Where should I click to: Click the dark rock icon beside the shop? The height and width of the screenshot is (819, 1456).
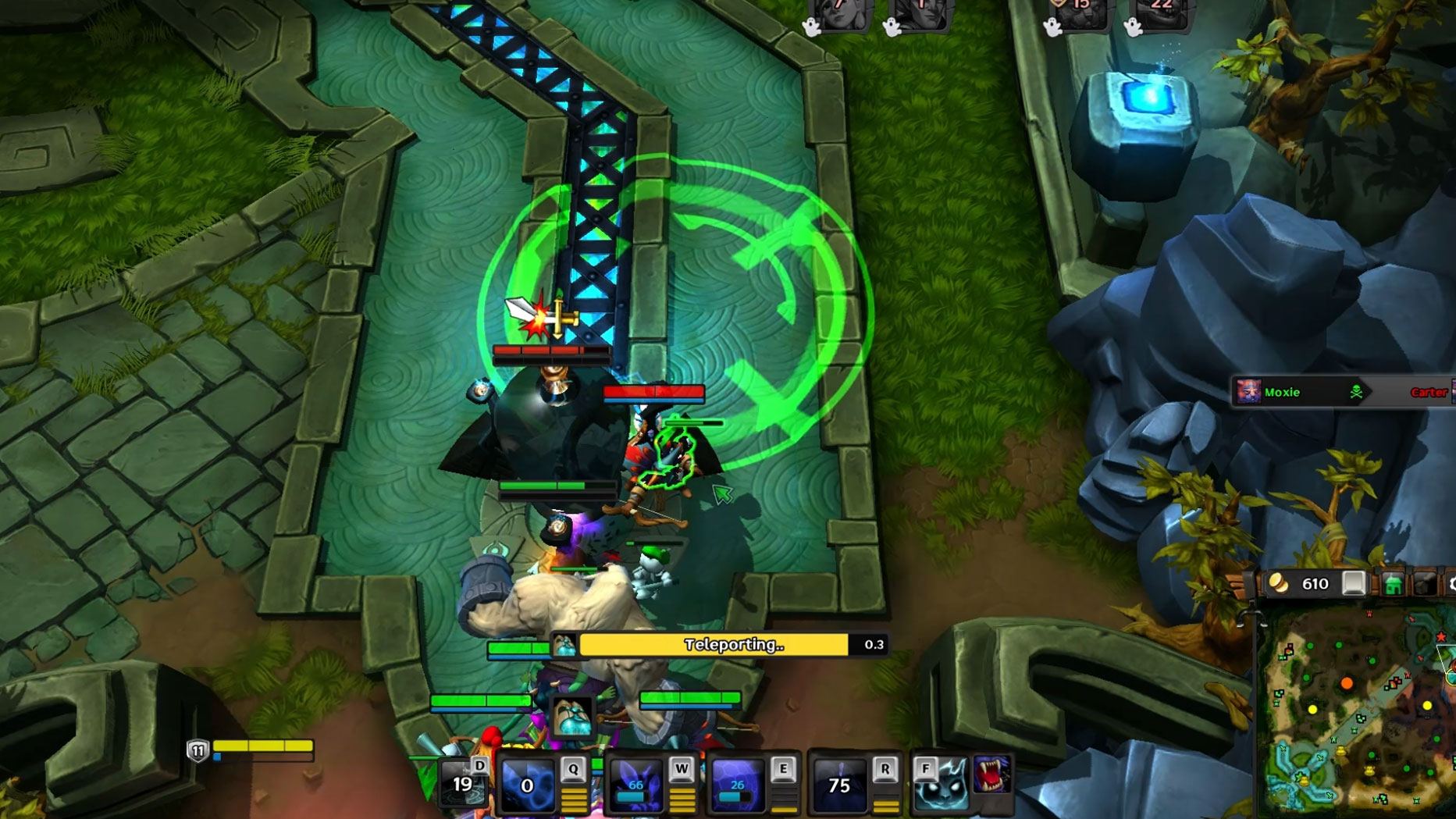tap(1425, 584)
